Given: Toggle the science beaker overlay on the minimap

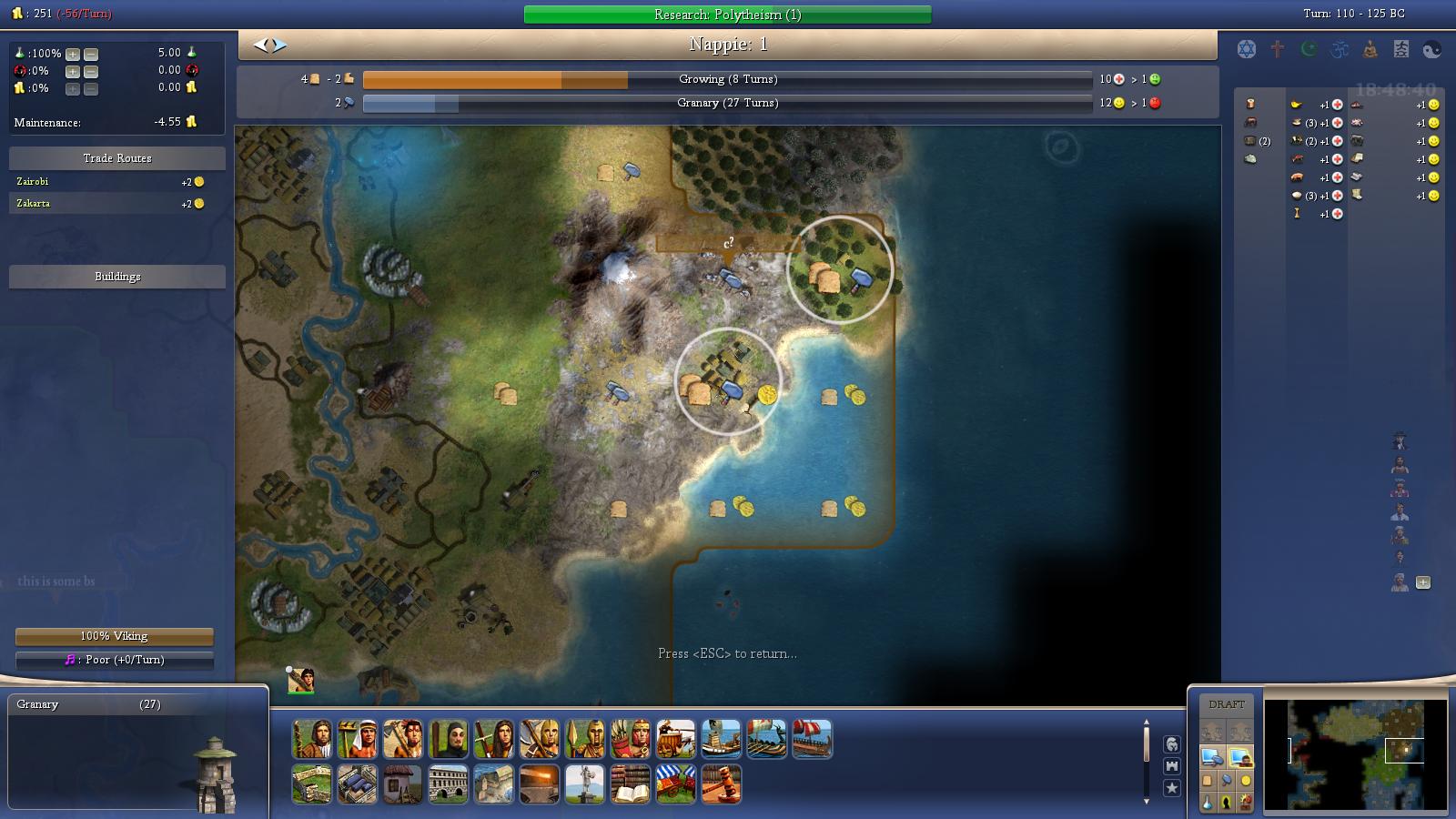Looking at the screenshot, I should (1207, 802).
